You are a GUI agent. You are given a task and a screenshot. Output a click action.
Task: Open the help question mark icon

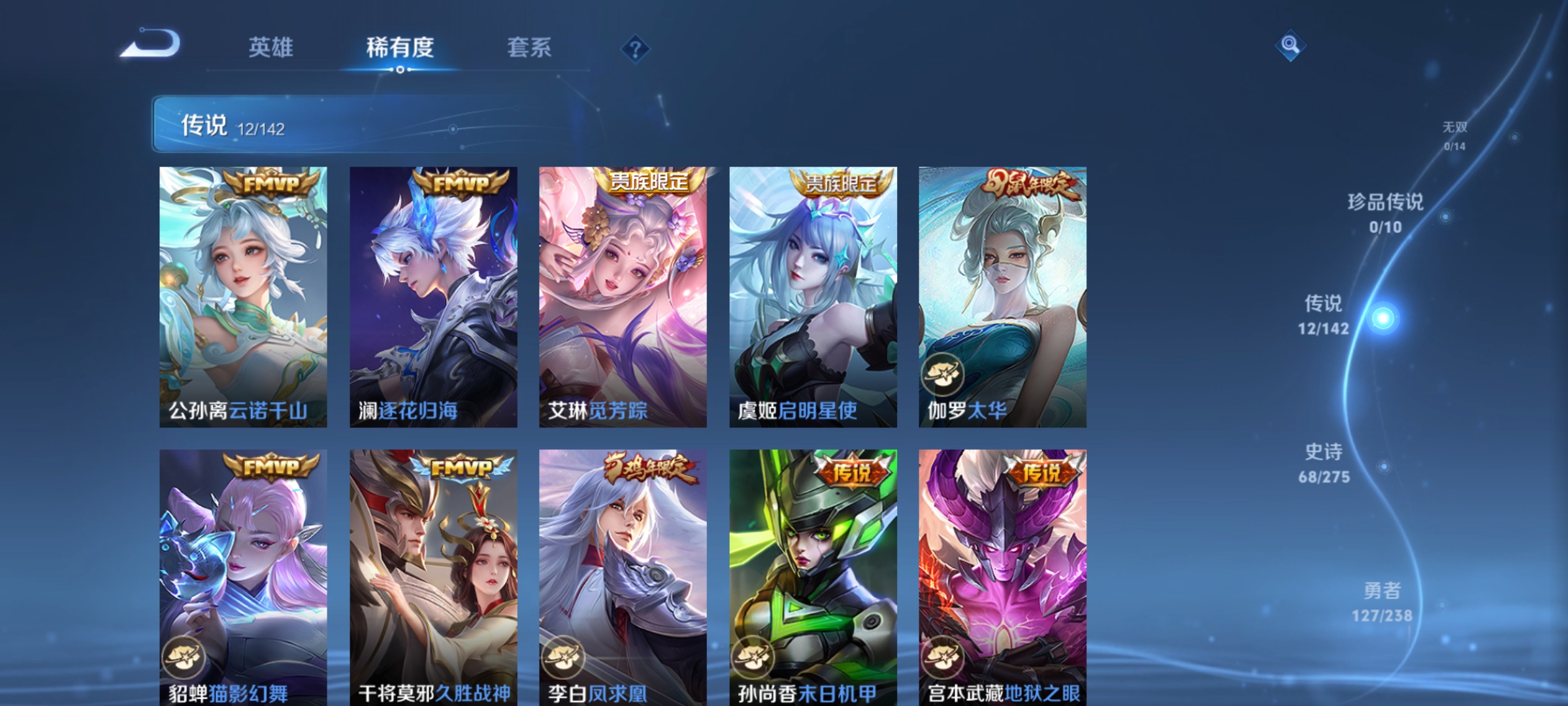tap(635, 49)
